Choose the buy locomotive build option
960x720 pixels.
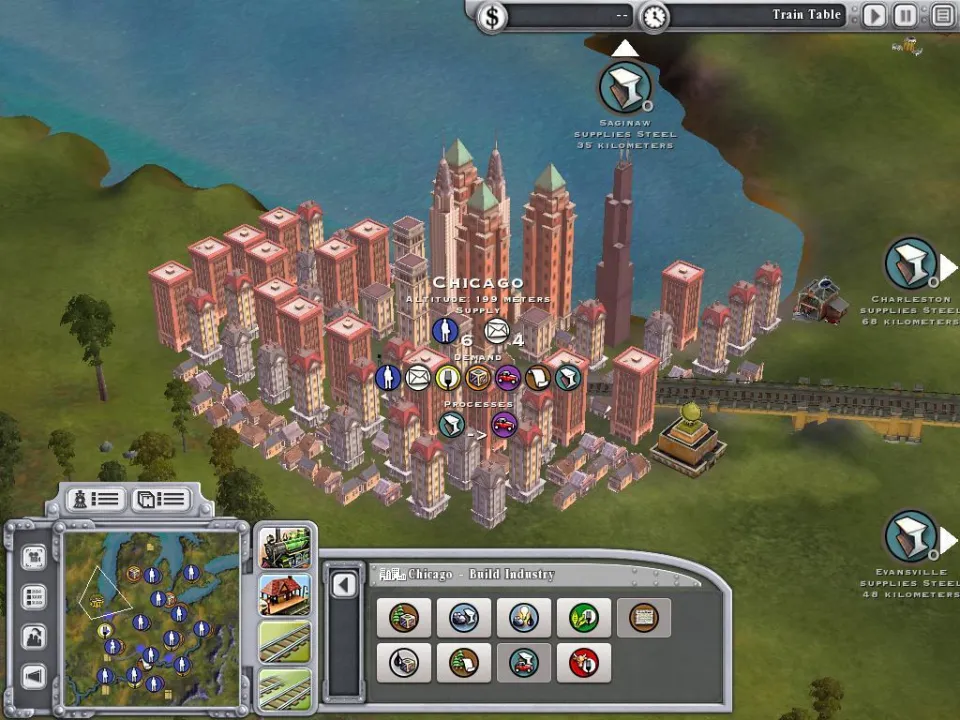285,547
